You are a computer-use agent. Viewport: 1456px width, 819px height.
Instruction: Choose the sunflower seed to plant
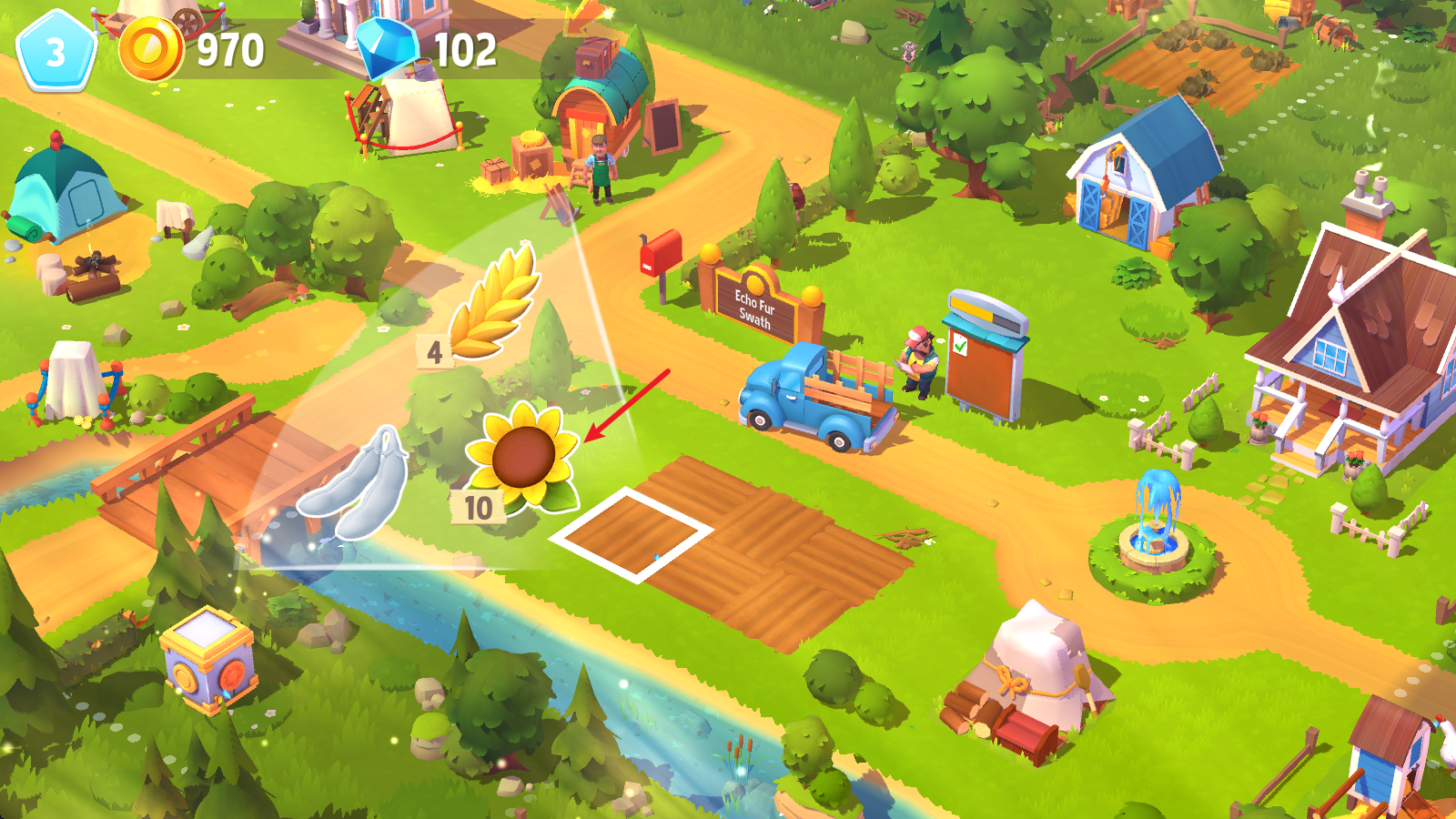[x=522, y=457]
